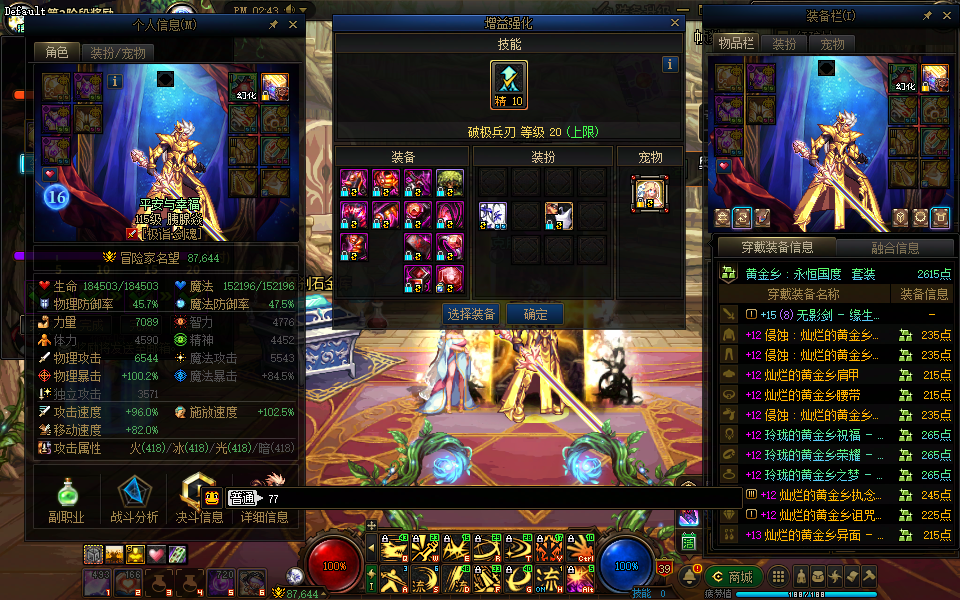Open the 副职业 menu

click(x=66, y=498)
